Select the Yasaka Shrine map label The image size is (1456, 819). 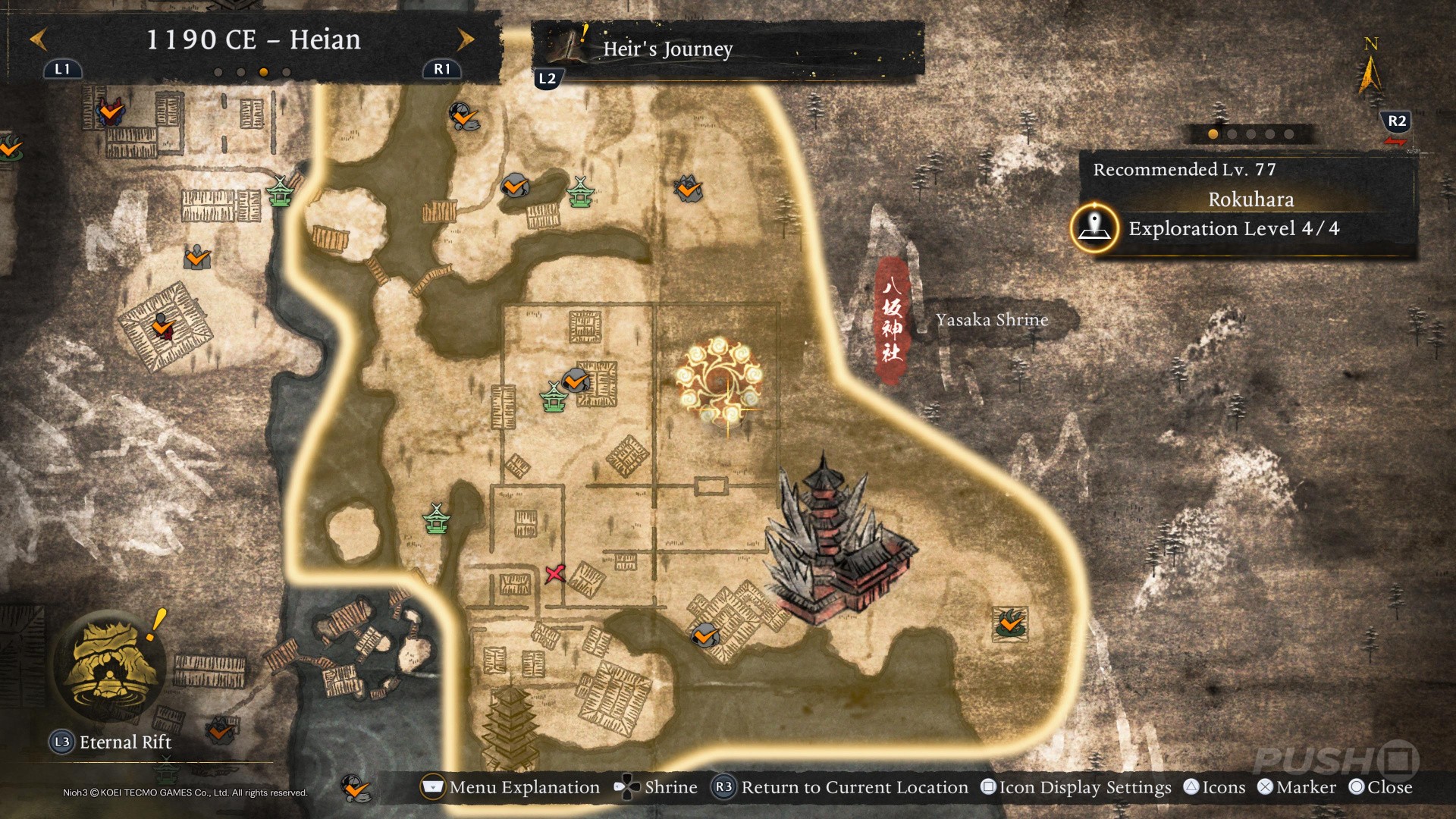click(x=992, y=320)
